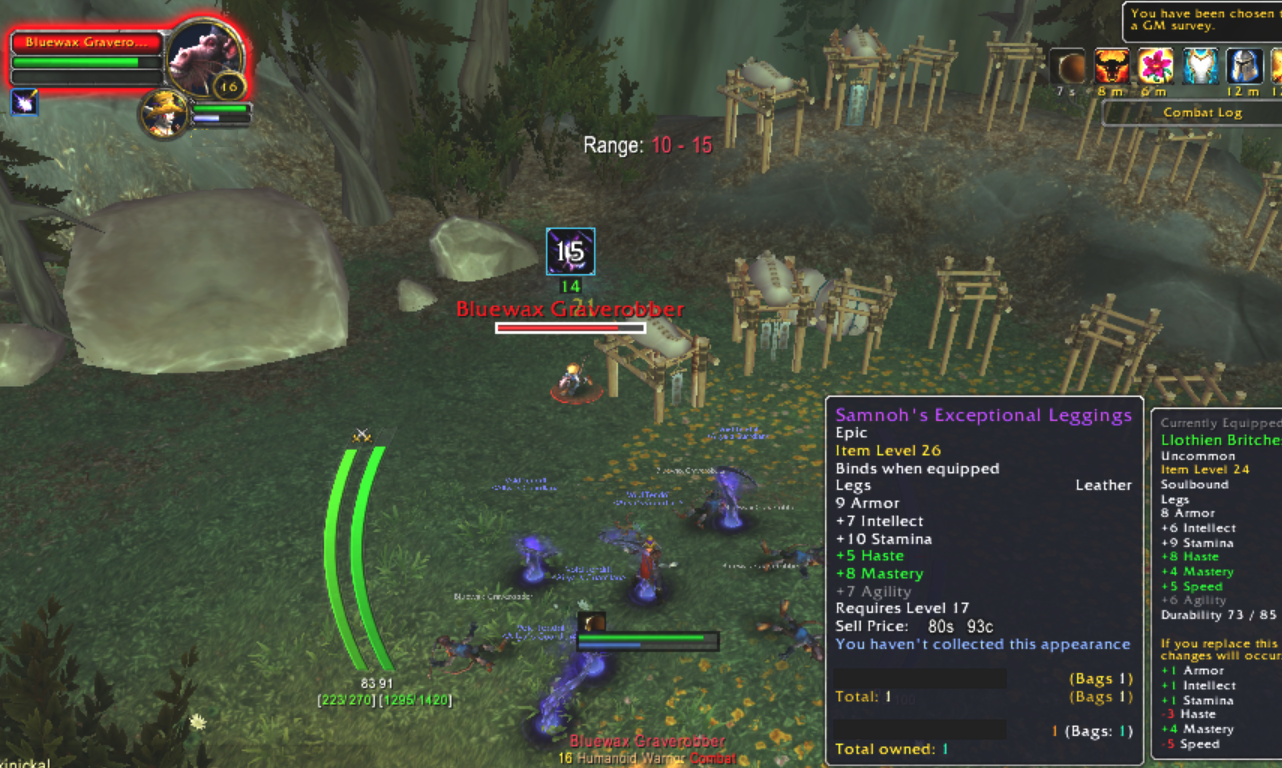Screen dimensions: 1282x768
Task: Select the pink flower buff icon
Action: [x=1156, y=67]
